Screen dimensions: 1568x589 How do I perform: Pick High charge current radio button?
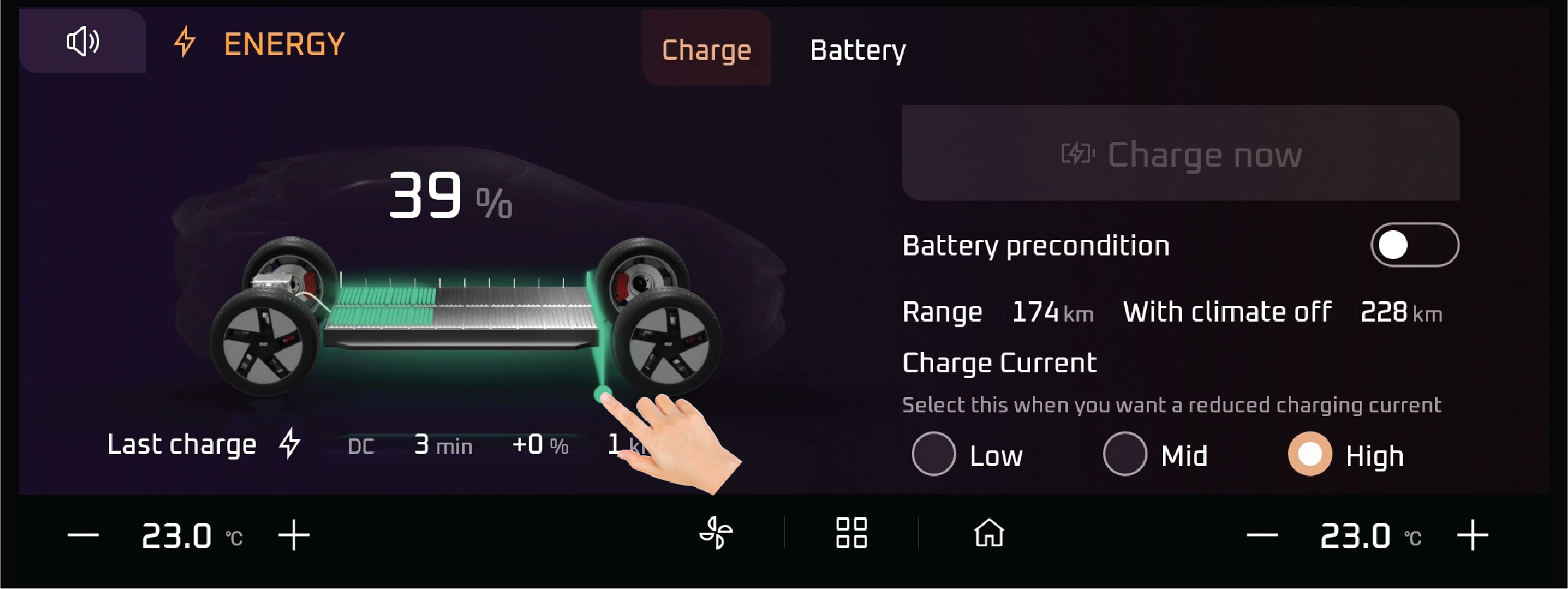(1309, 455)
